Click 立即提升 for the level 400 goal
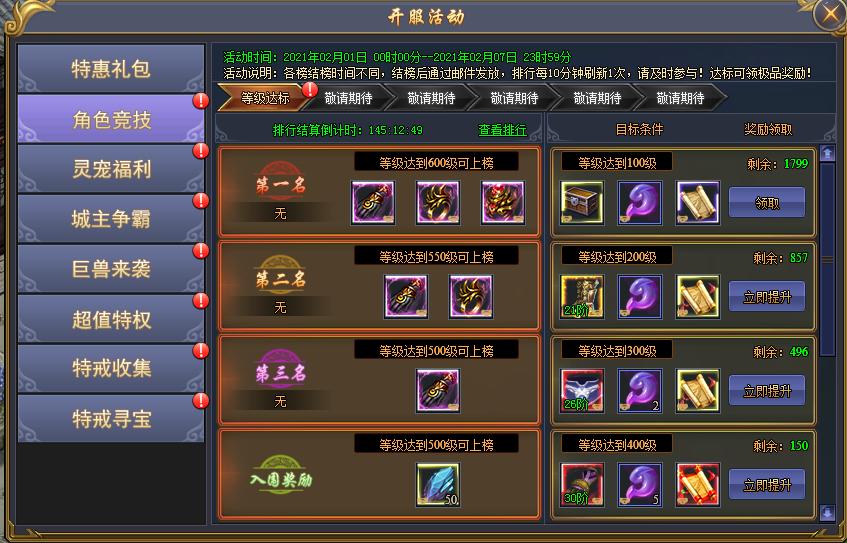This screenshot has height=543, width=847. point(767,484)
